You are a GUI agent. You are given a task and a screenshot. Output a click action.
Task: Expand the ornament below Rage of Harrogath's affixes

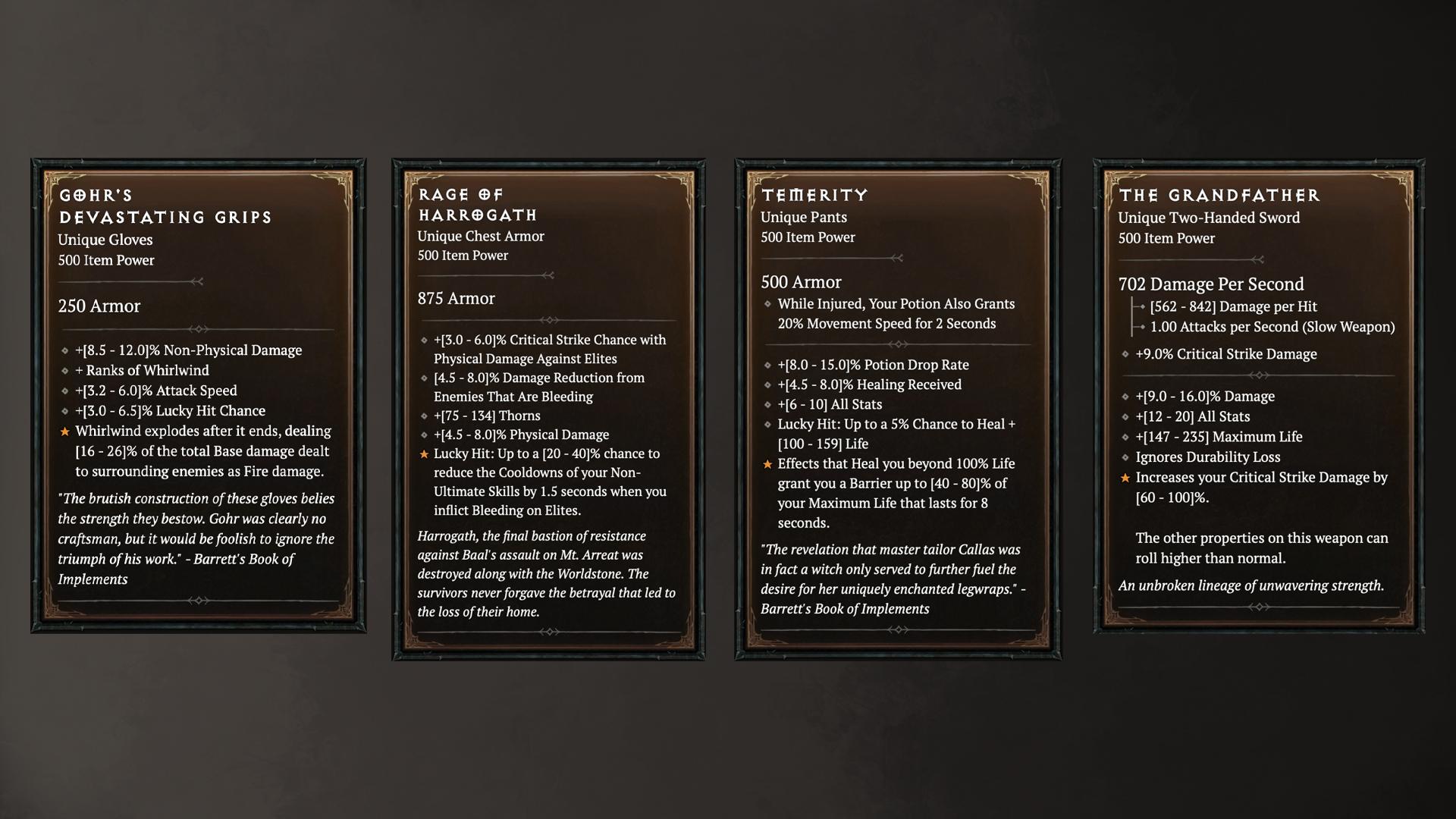pyautogui.click(x=549, y=630)
